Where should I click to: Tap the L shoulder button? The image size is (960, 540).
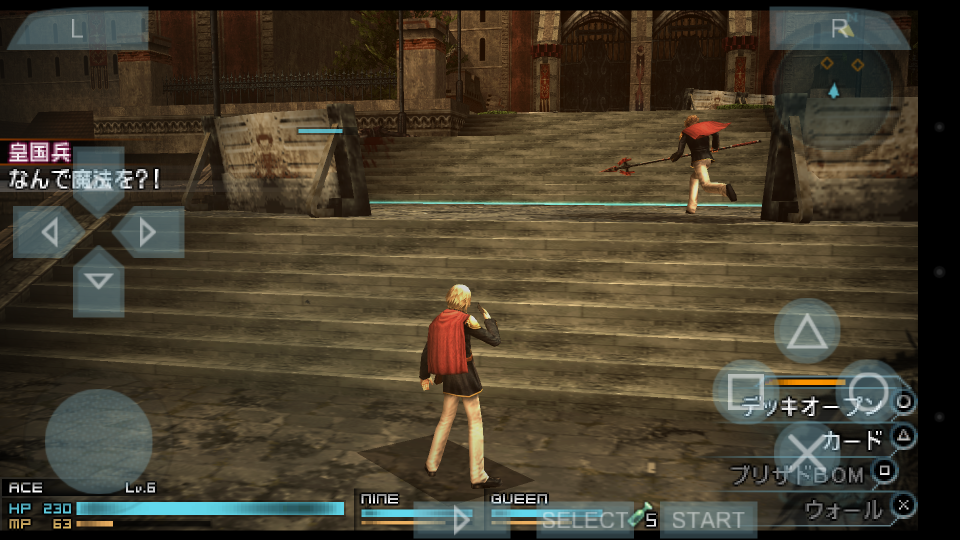coord(77,29)
